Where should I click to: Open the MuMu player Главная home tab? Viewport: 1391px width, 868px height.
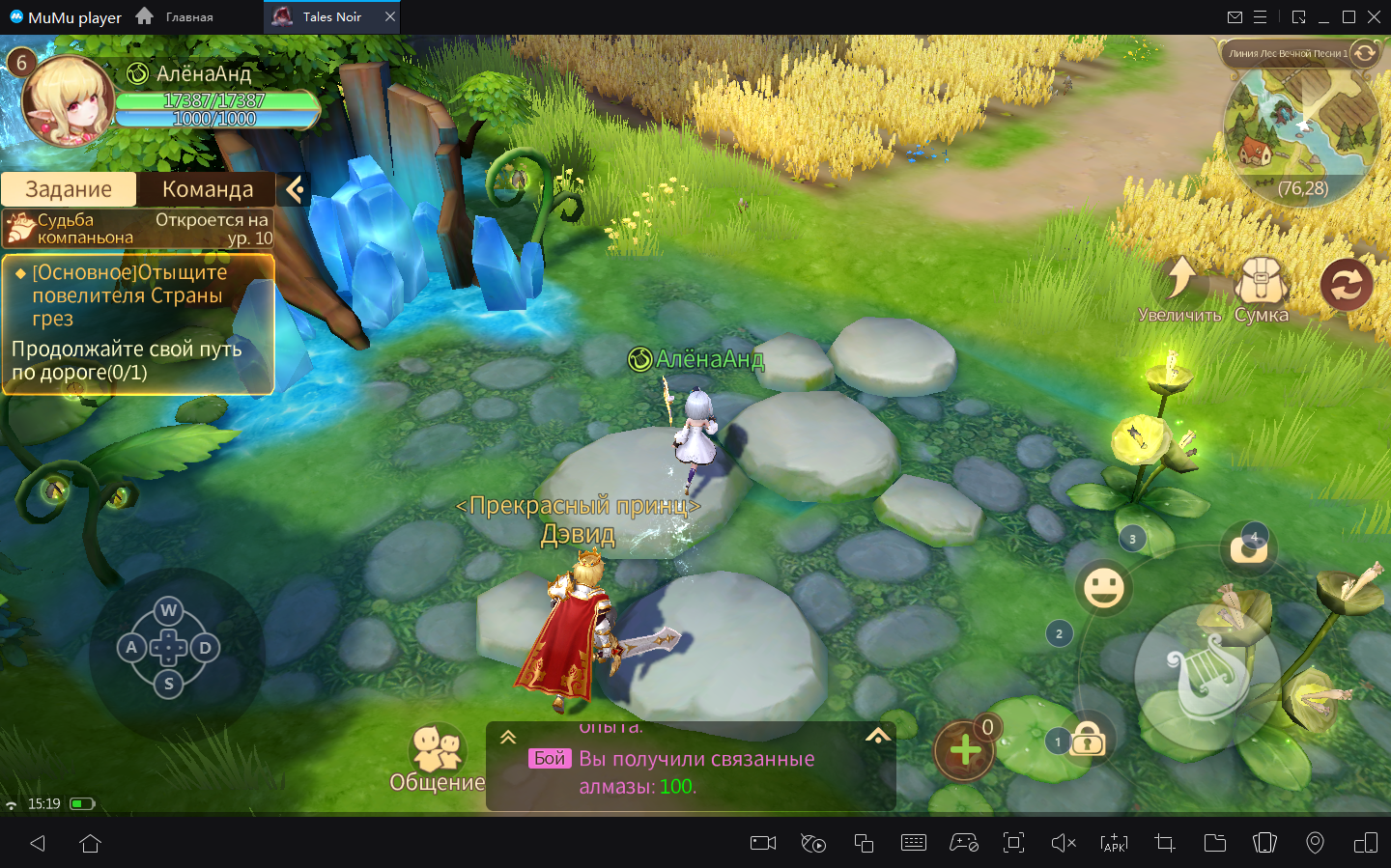click(175, 16)
